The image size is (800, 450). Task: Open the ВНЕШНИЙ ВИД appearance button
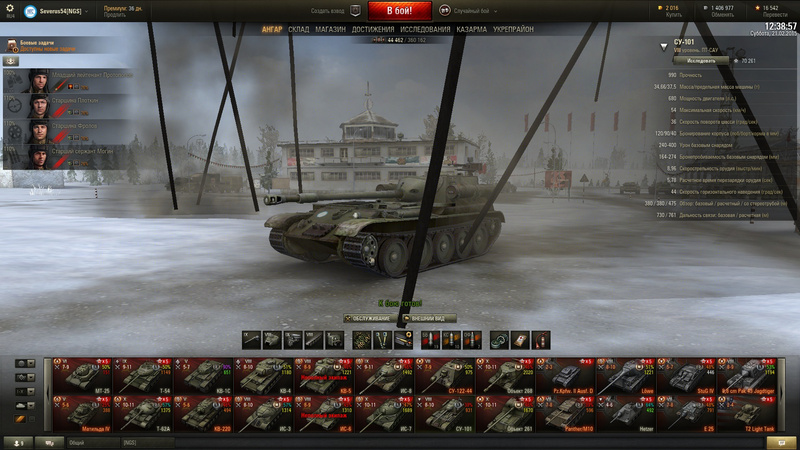428,318
